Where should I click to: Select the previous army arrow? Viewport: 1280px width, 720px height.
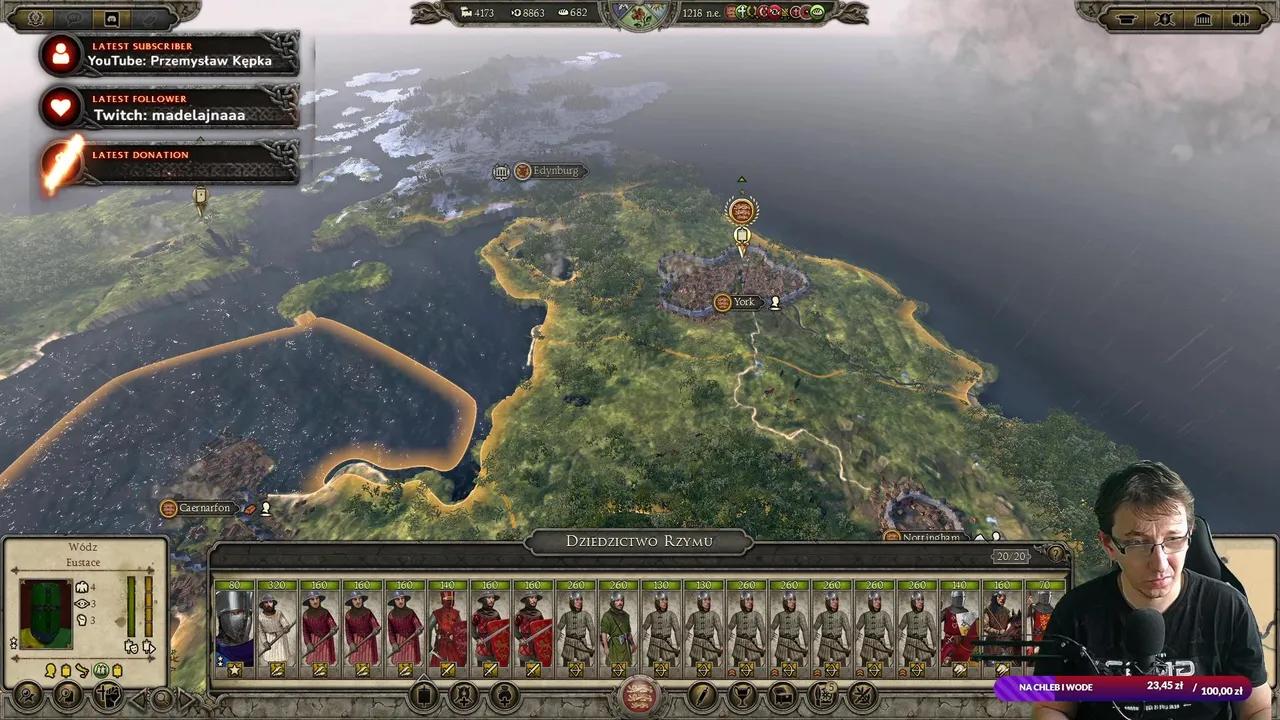(140, 697)
